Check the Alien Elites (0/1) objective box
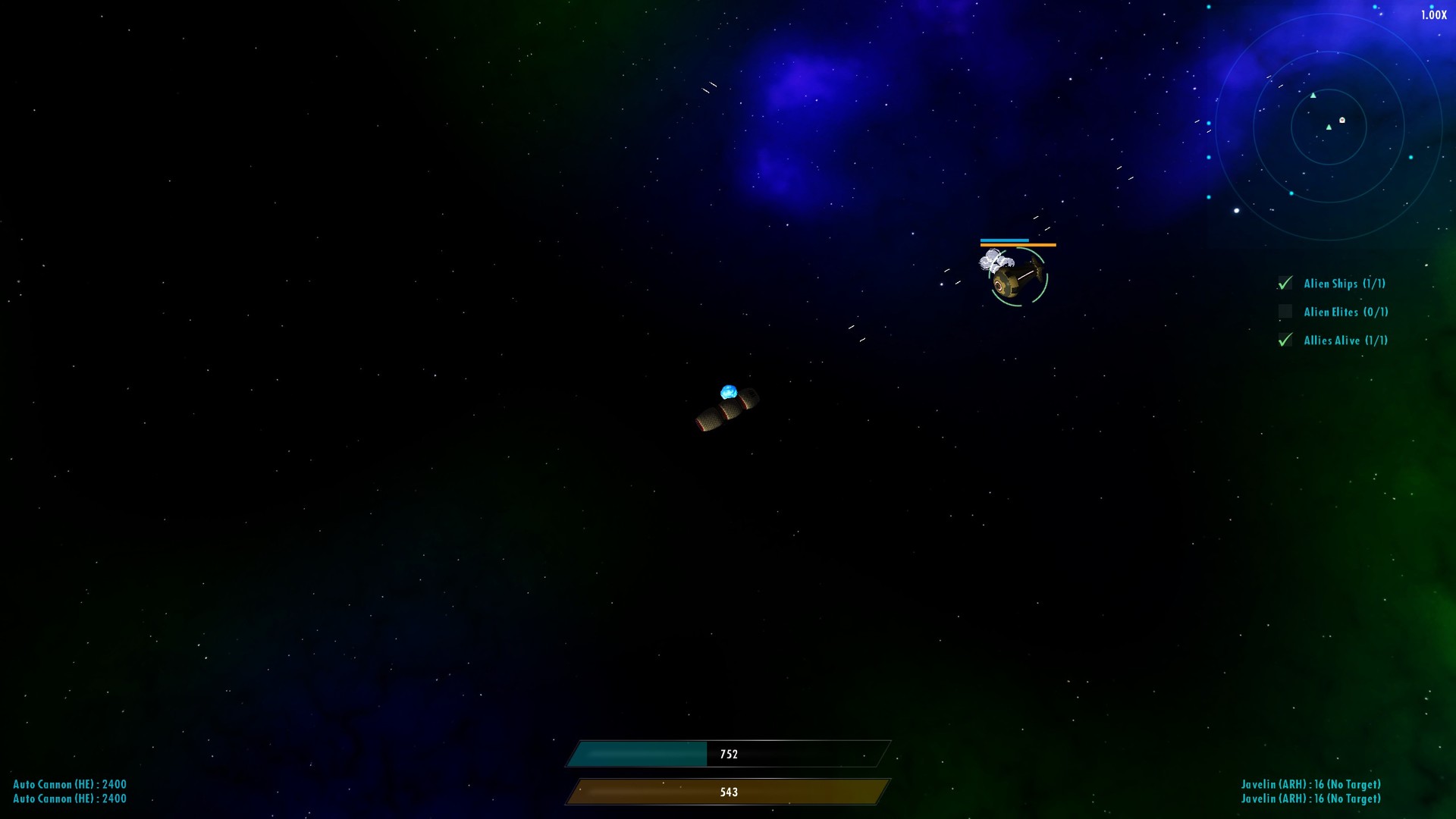The width and height of the screenshot is (1456, 819). click(1285, 312)
